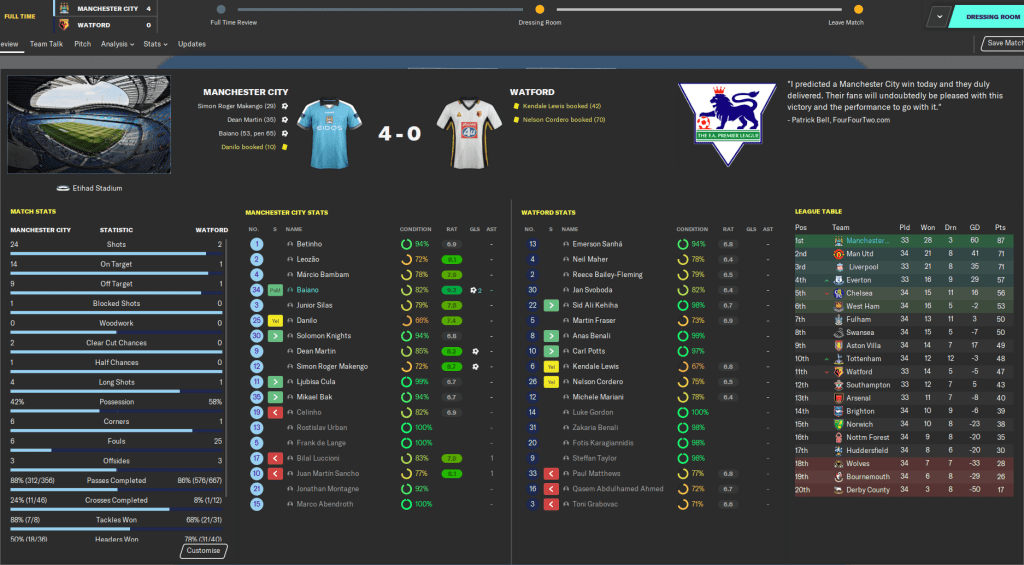The image size is (1024, 565).
Task: Open the Stats dropdown menu
Action: [154, 44]
